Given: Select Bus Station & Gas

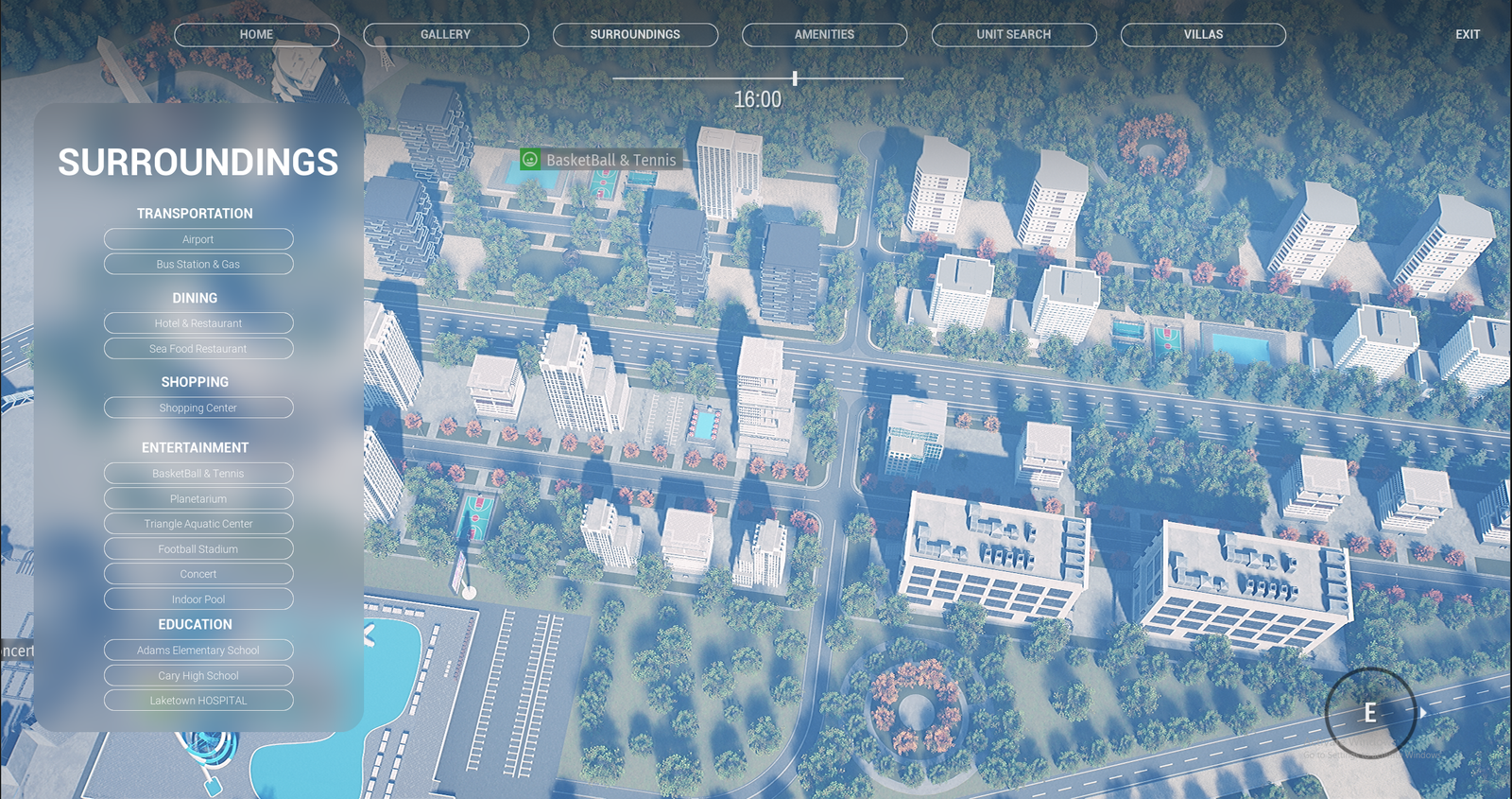Looking at the screenshot, I should pos(198,265).
